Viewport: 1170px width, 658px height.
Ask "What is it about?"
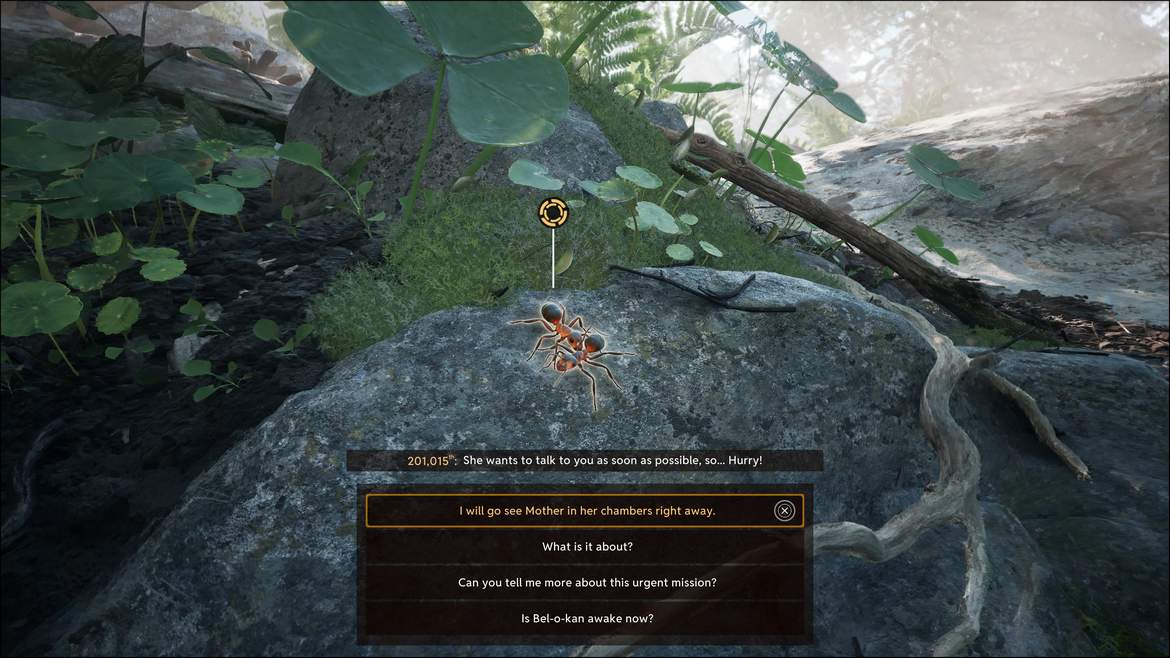[x=586, y=547]
